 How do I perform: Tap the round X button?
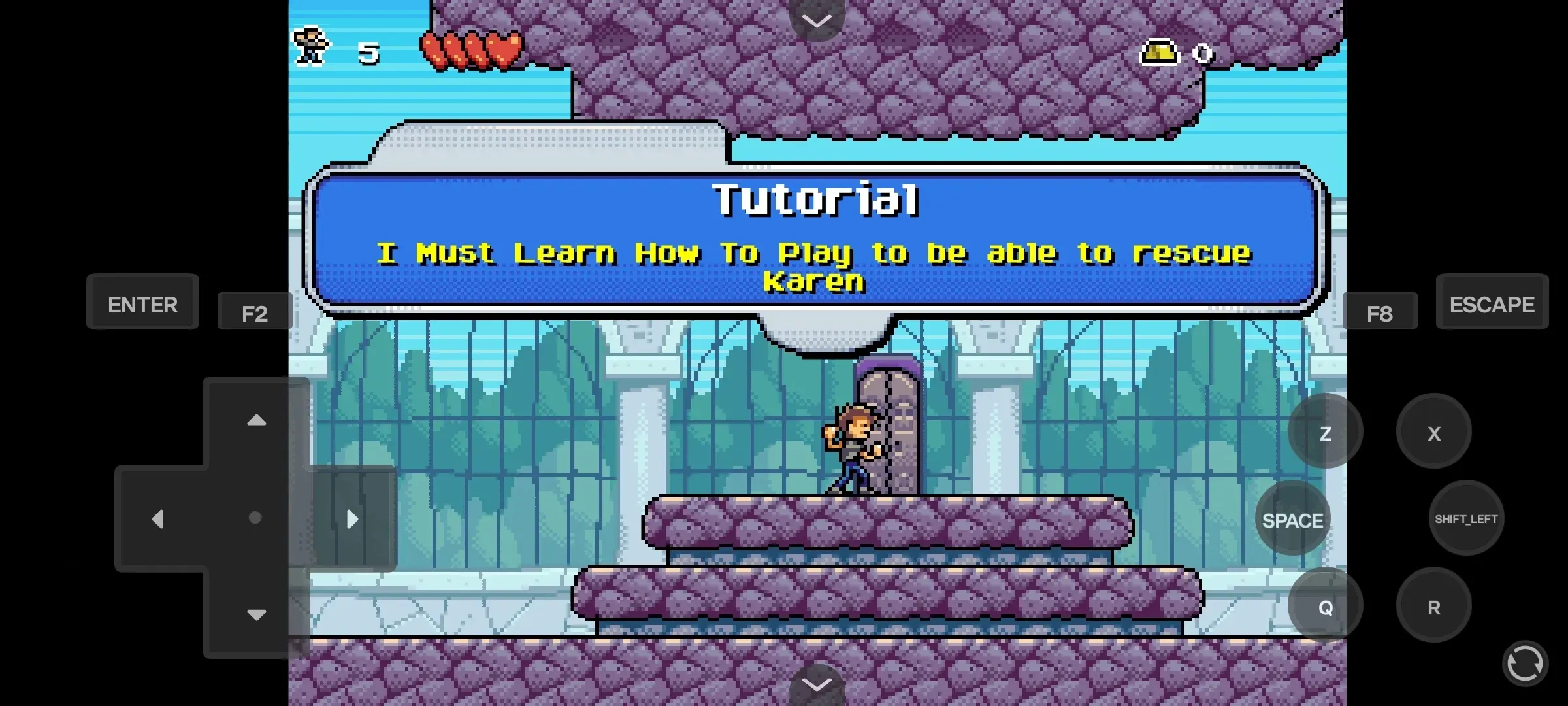click(x=1433, y=432)
